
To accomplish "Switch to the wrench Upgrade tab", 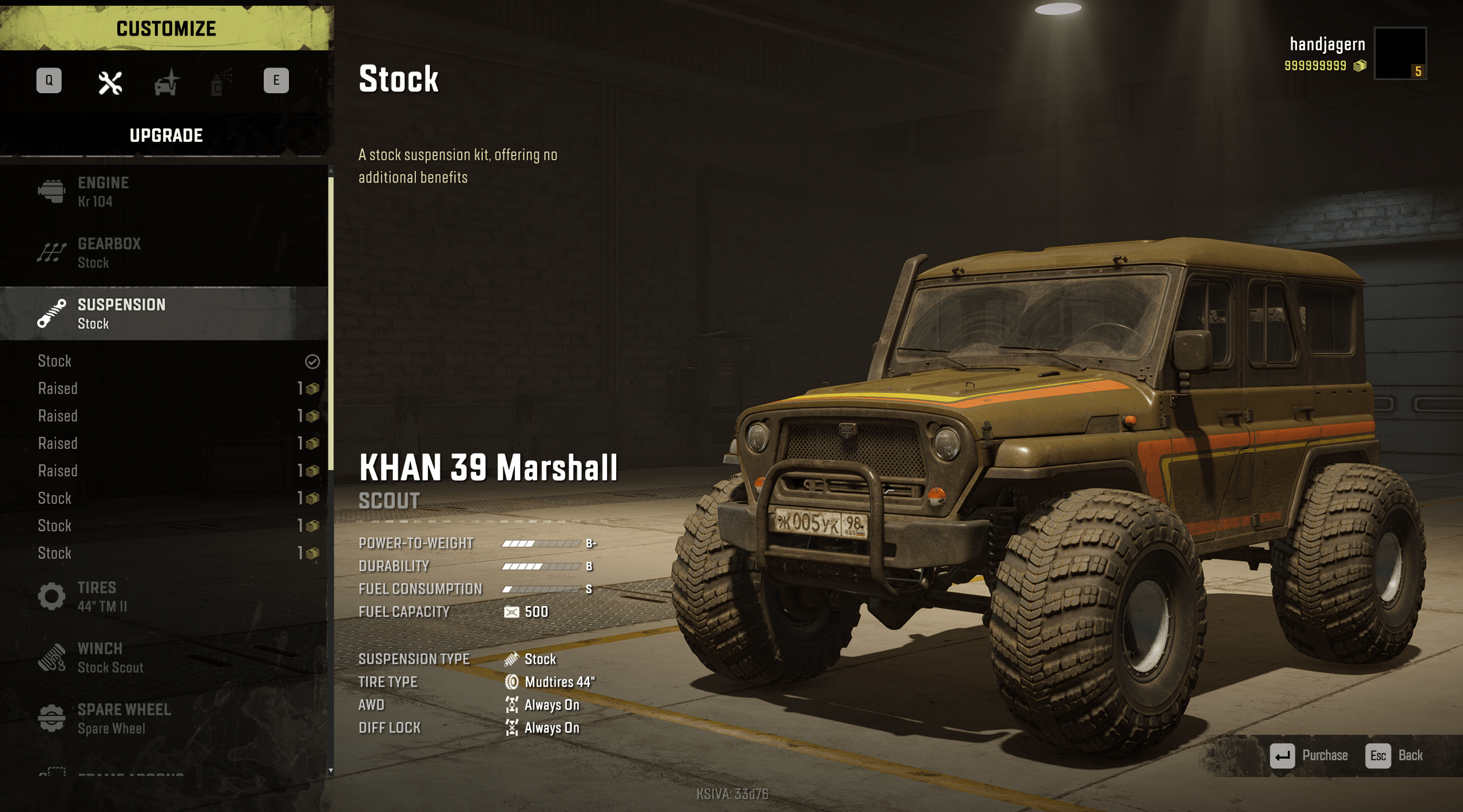I will tap(110, 82).
